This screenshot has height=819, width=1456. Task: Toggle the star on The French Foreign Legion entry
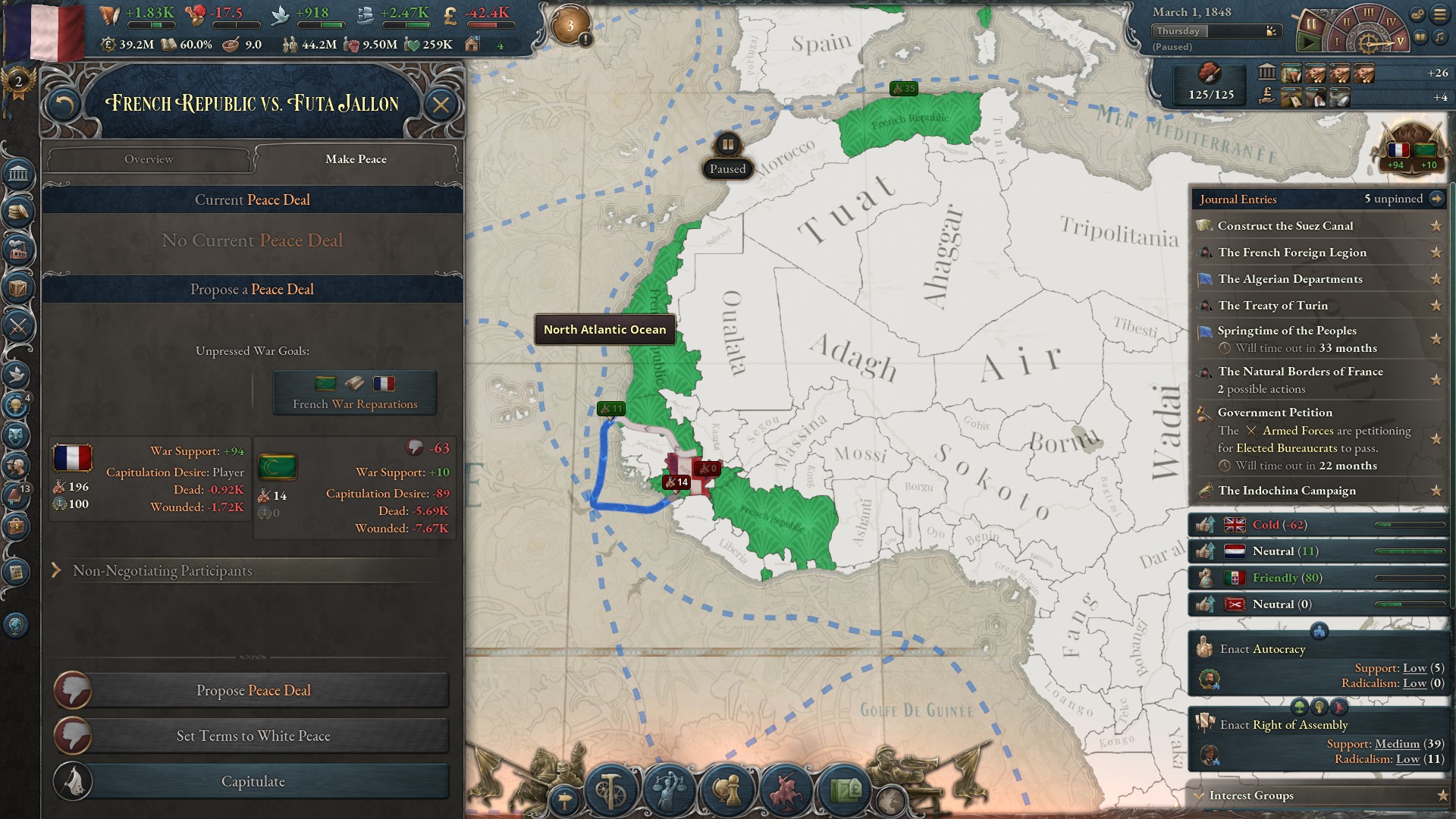coord(1437,253)
